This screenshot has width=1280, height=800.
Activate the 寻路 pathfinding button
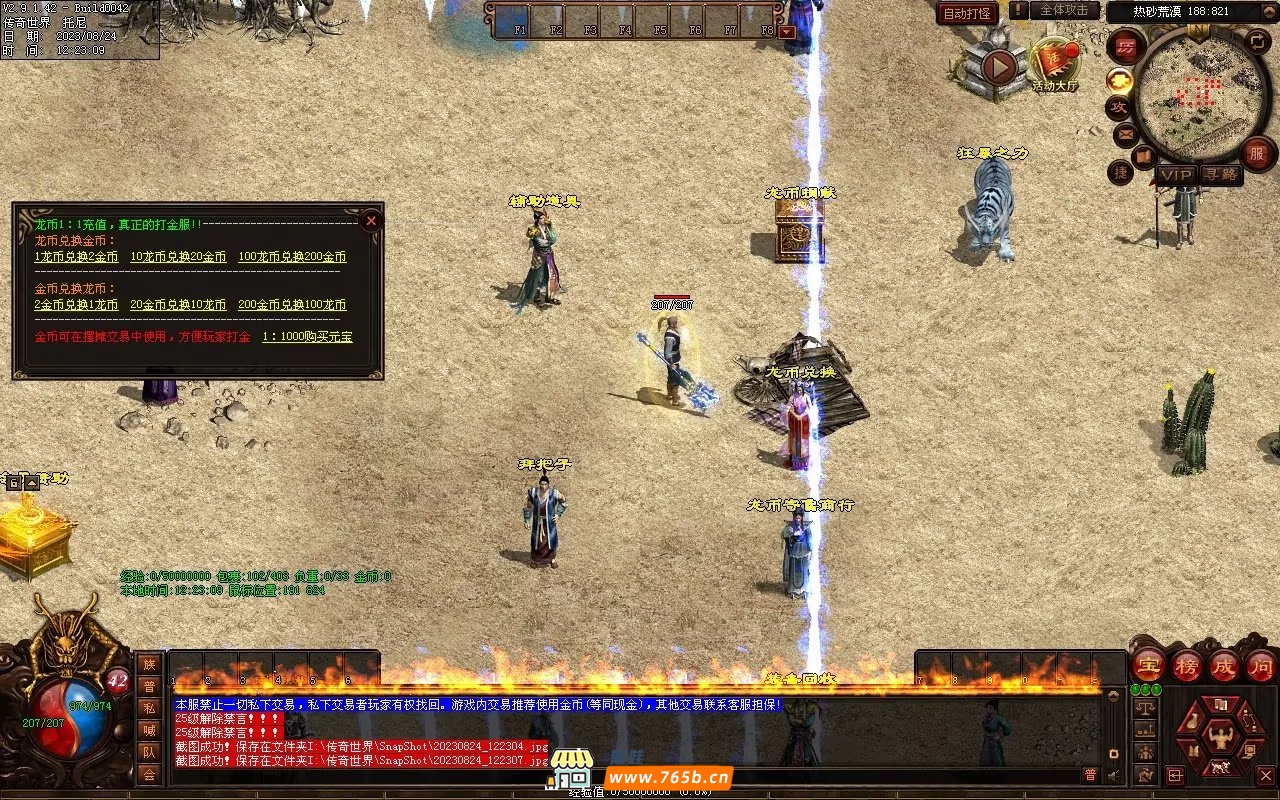point(1220,175)
